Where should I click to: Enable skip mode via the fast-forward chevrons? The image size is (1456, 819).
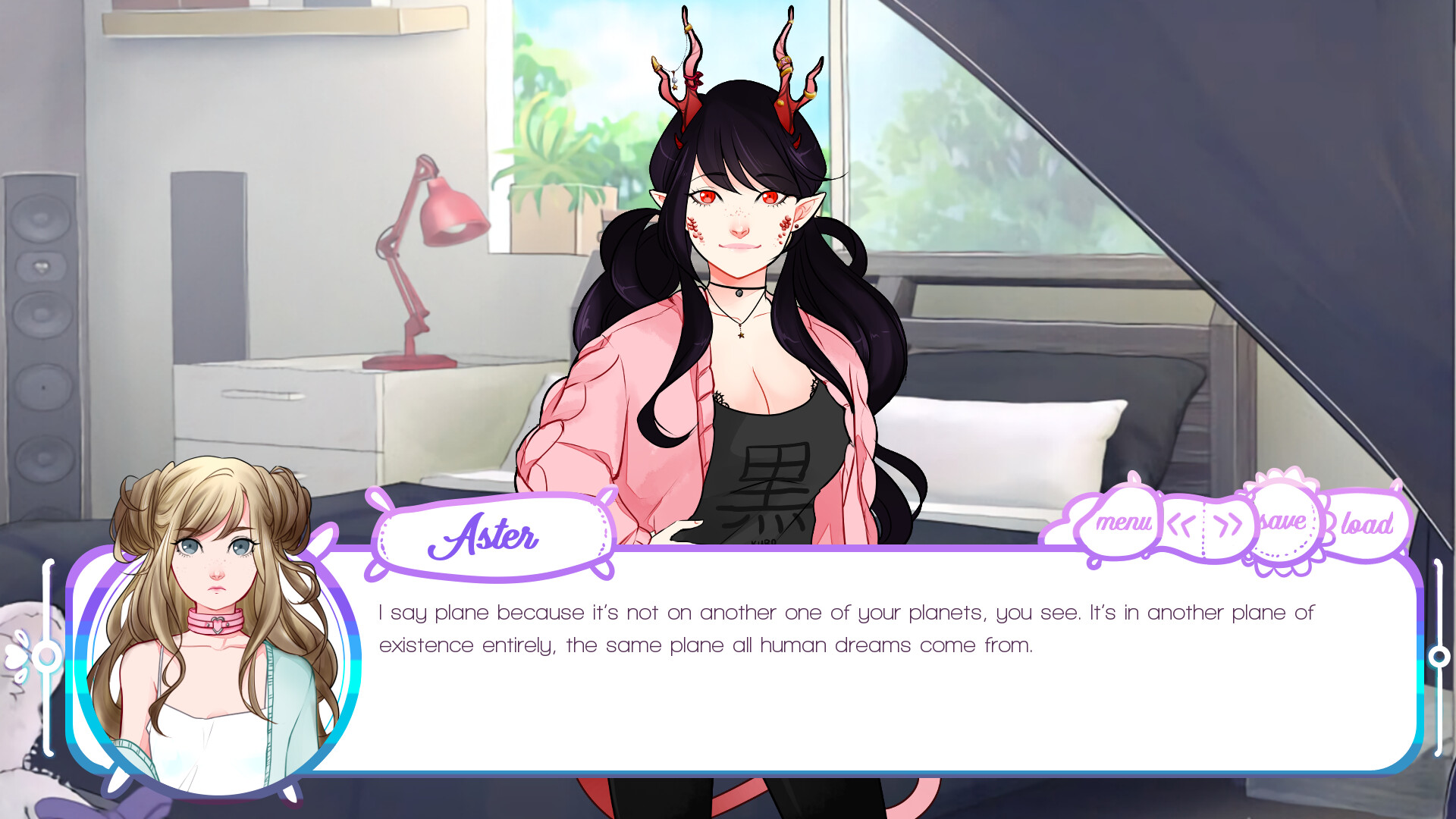tap(1228, 522)
